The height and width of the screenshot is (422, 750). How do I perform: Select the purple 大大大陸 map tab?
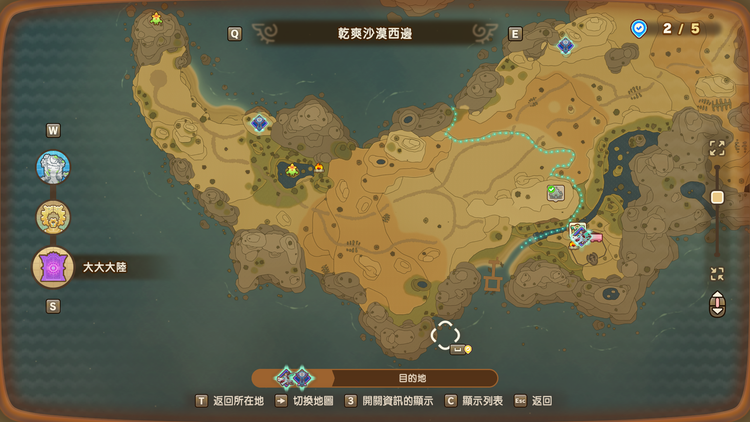click(x=53, y=267)
